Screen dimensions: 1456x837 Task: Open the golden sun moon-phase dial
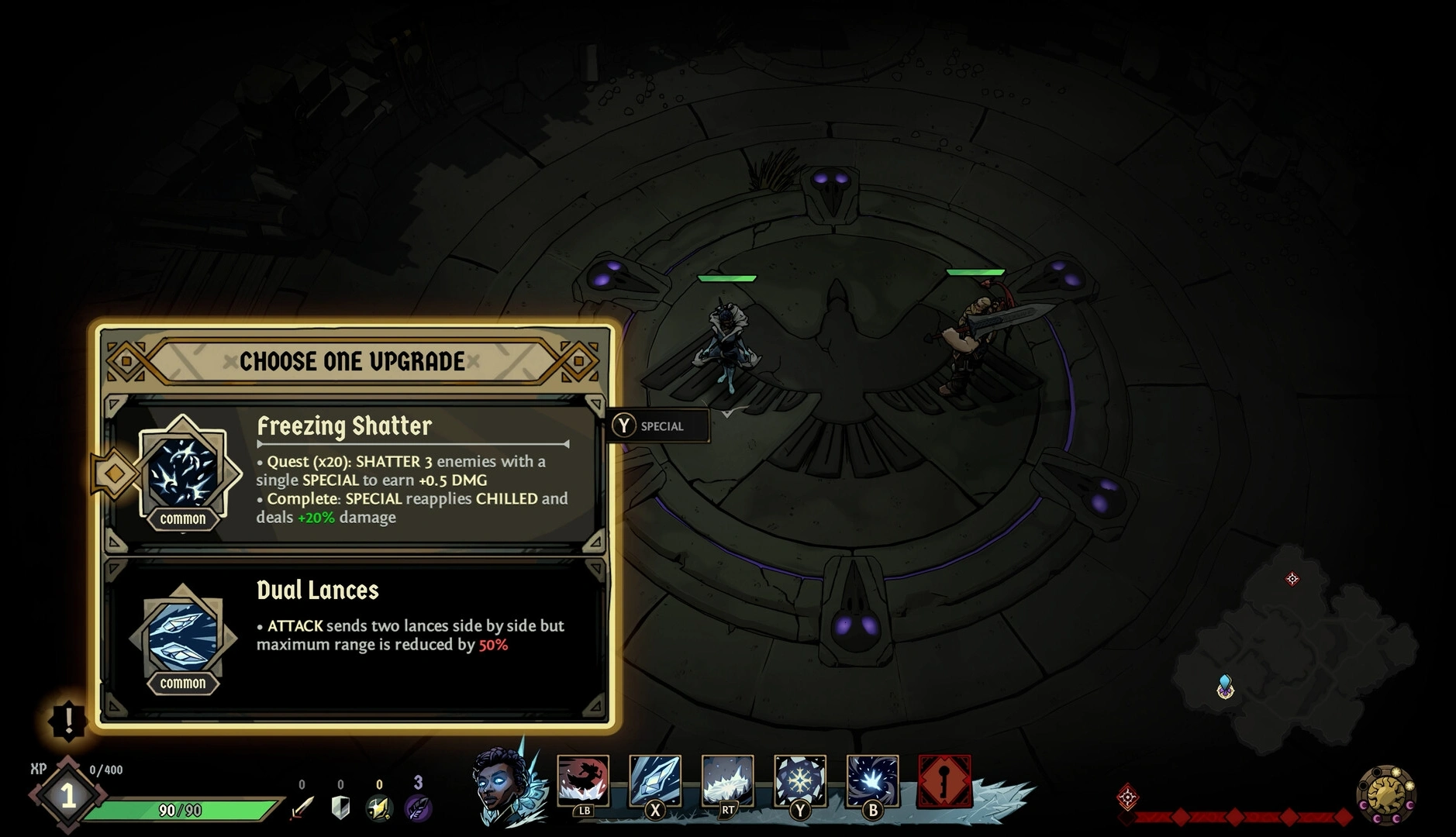click(1386, 794)
